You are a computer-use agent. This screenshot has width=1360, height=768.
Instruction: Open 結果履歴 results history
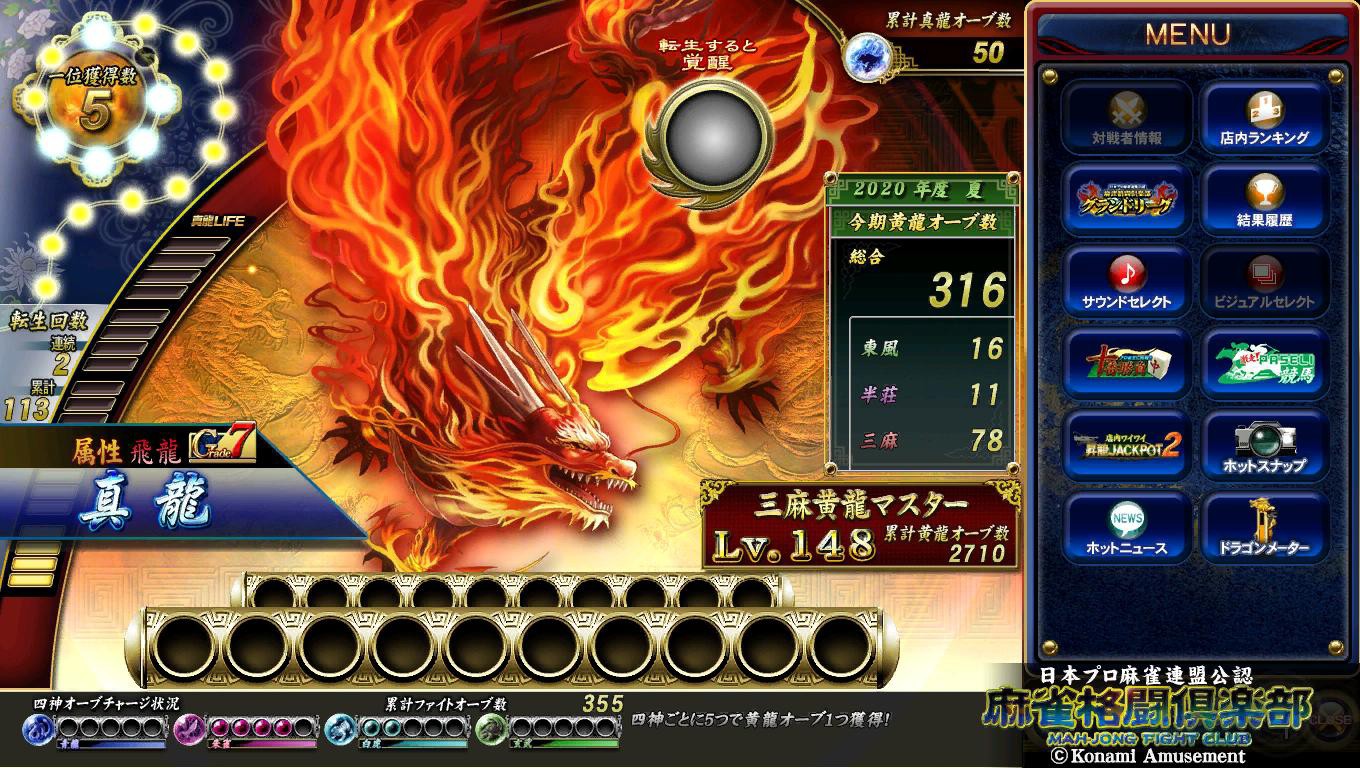[x=1265, y=200]
